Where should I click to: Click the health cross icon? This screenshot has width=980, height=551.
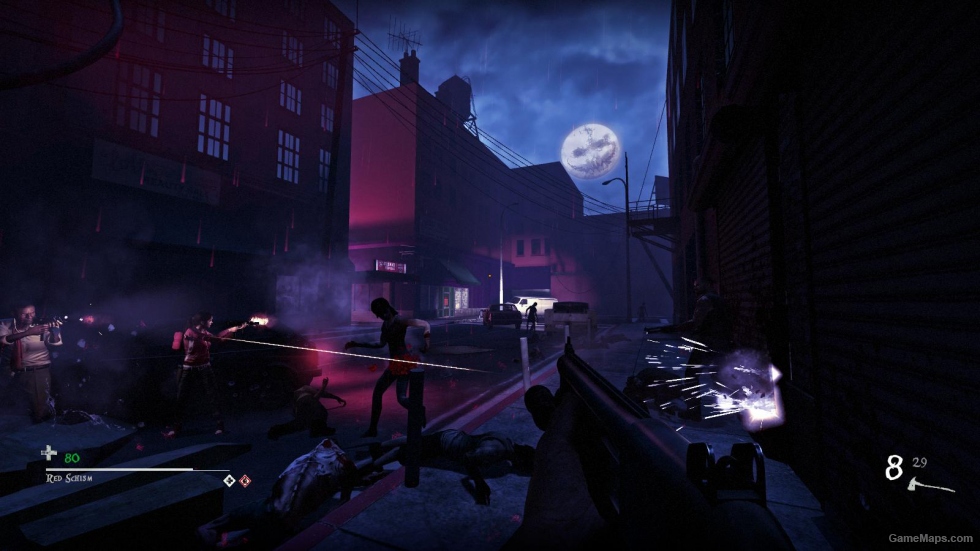[x=49, y=455]
